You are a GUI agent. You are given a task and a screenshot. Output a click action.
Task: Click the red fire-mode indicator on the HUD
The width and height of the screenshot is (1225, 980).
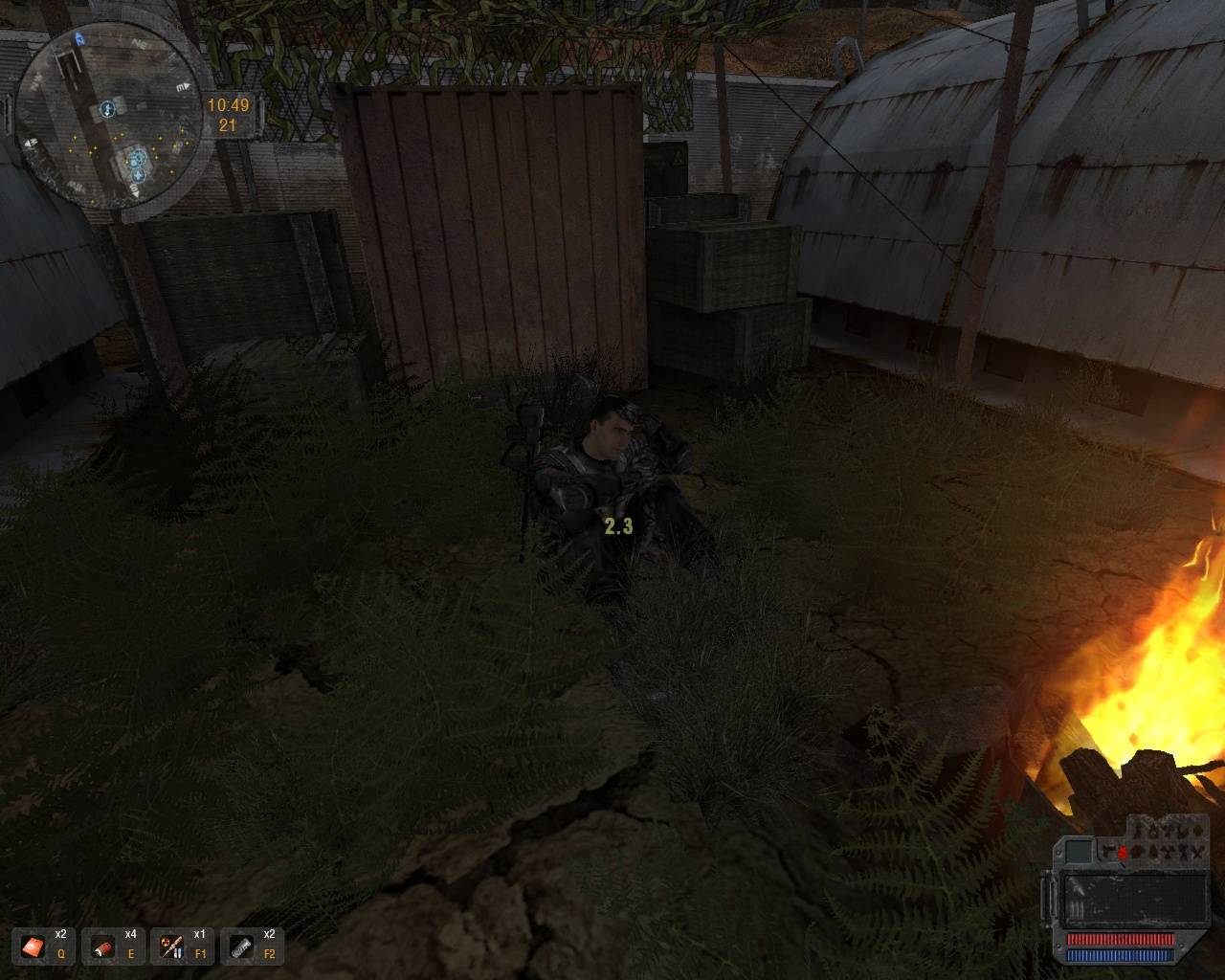[x=1123, y=852]
